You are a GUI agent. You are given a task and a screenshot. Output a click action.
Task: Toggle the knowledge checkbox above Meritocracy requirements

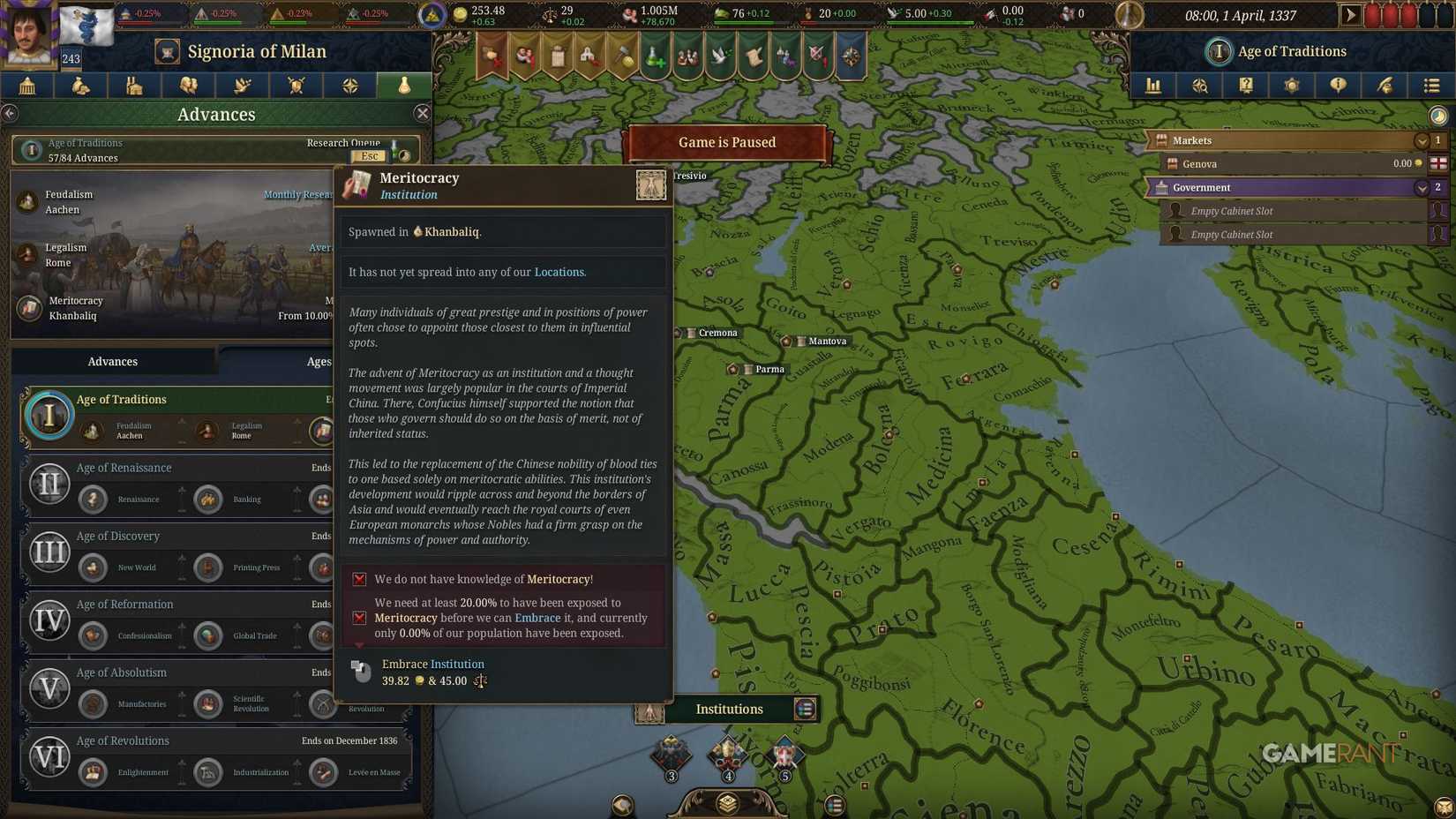coord(359,579)
